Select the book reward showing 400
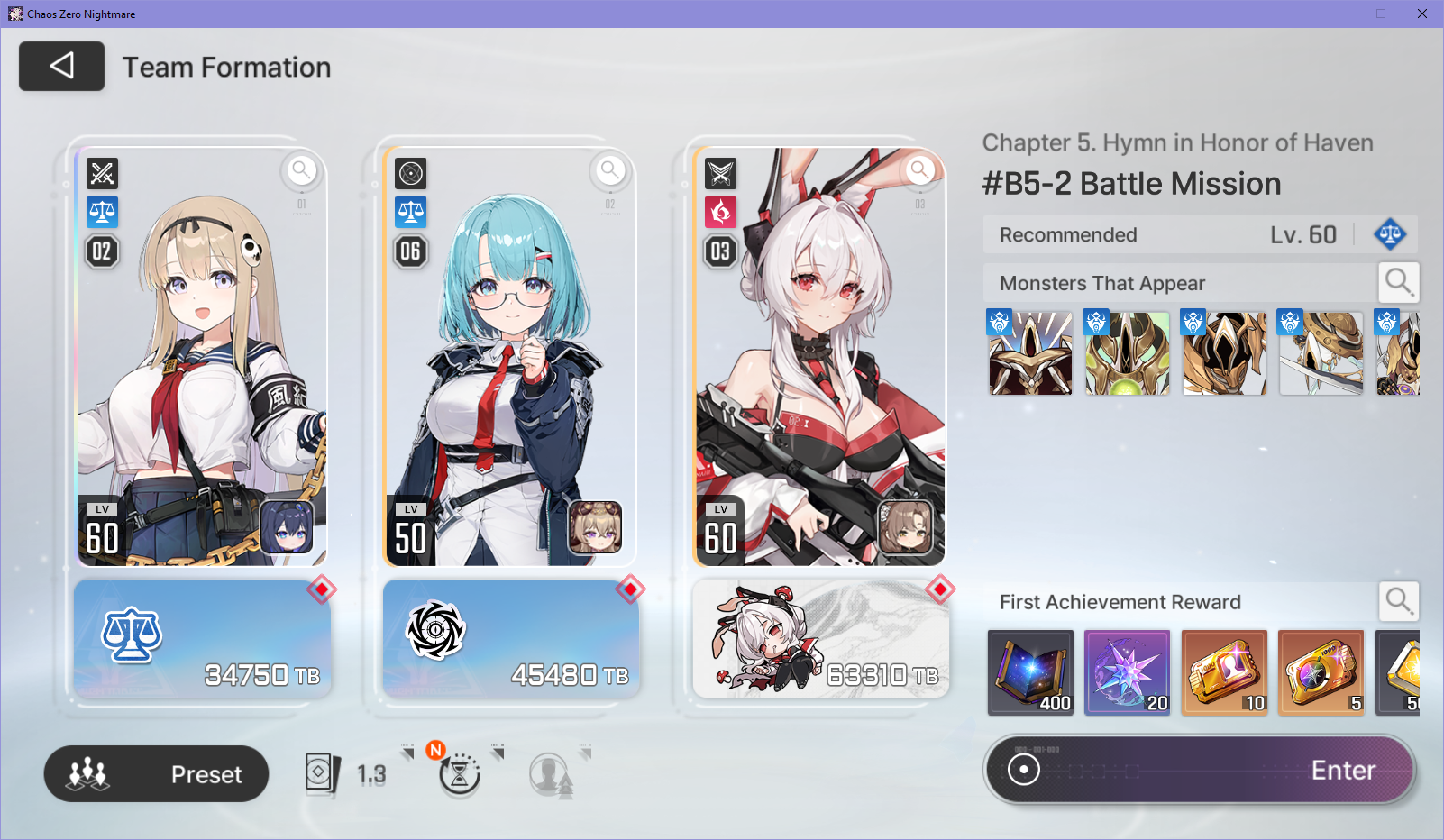 (x=1030, y=672)
